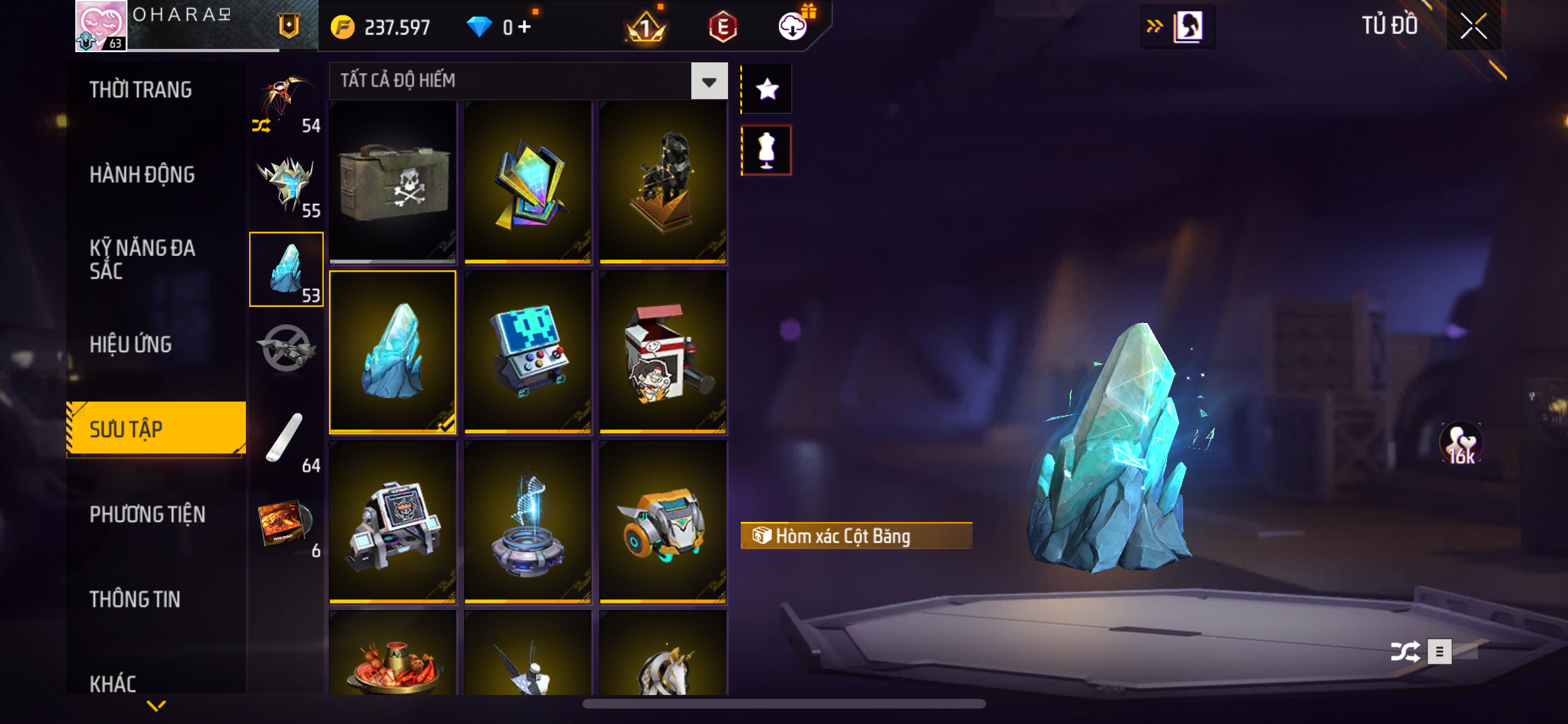1568x724 pixels.
Task: Choose the blue arcade machine loot box
Action: point(528,351)
